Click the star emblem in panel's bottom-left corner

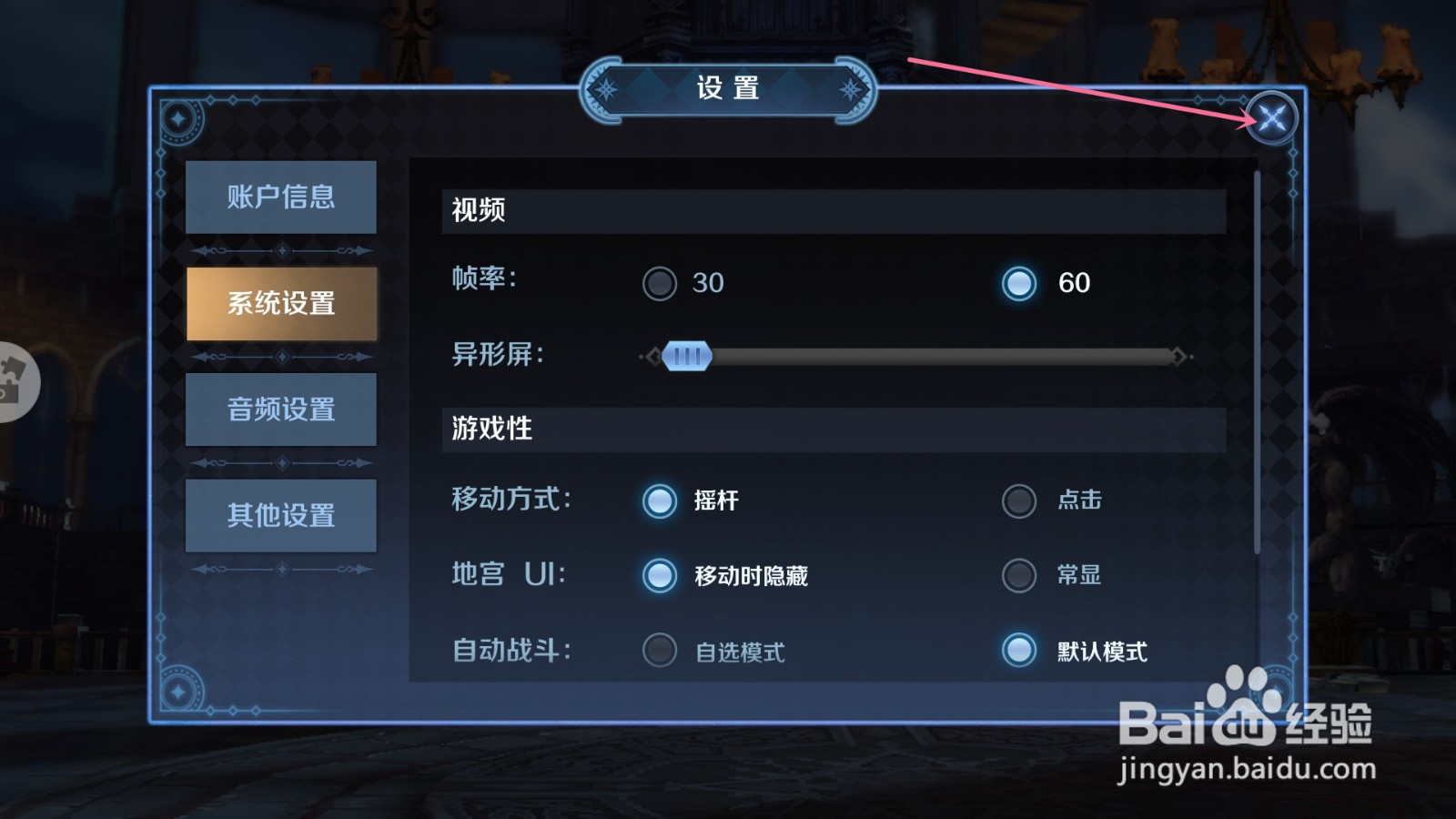178,692
